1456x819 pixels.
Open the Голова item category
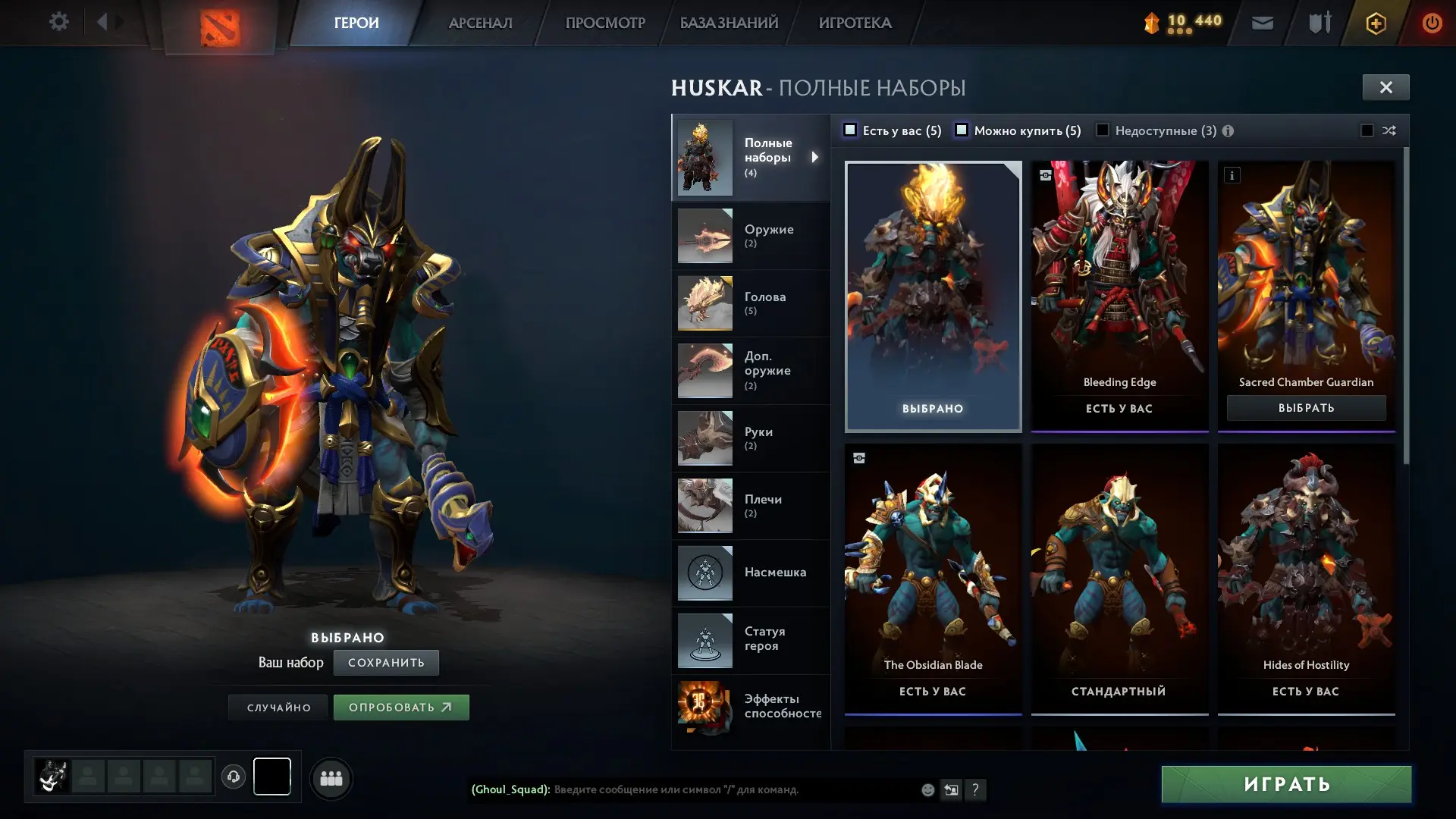pyautogui.click(x=750, y=303)
